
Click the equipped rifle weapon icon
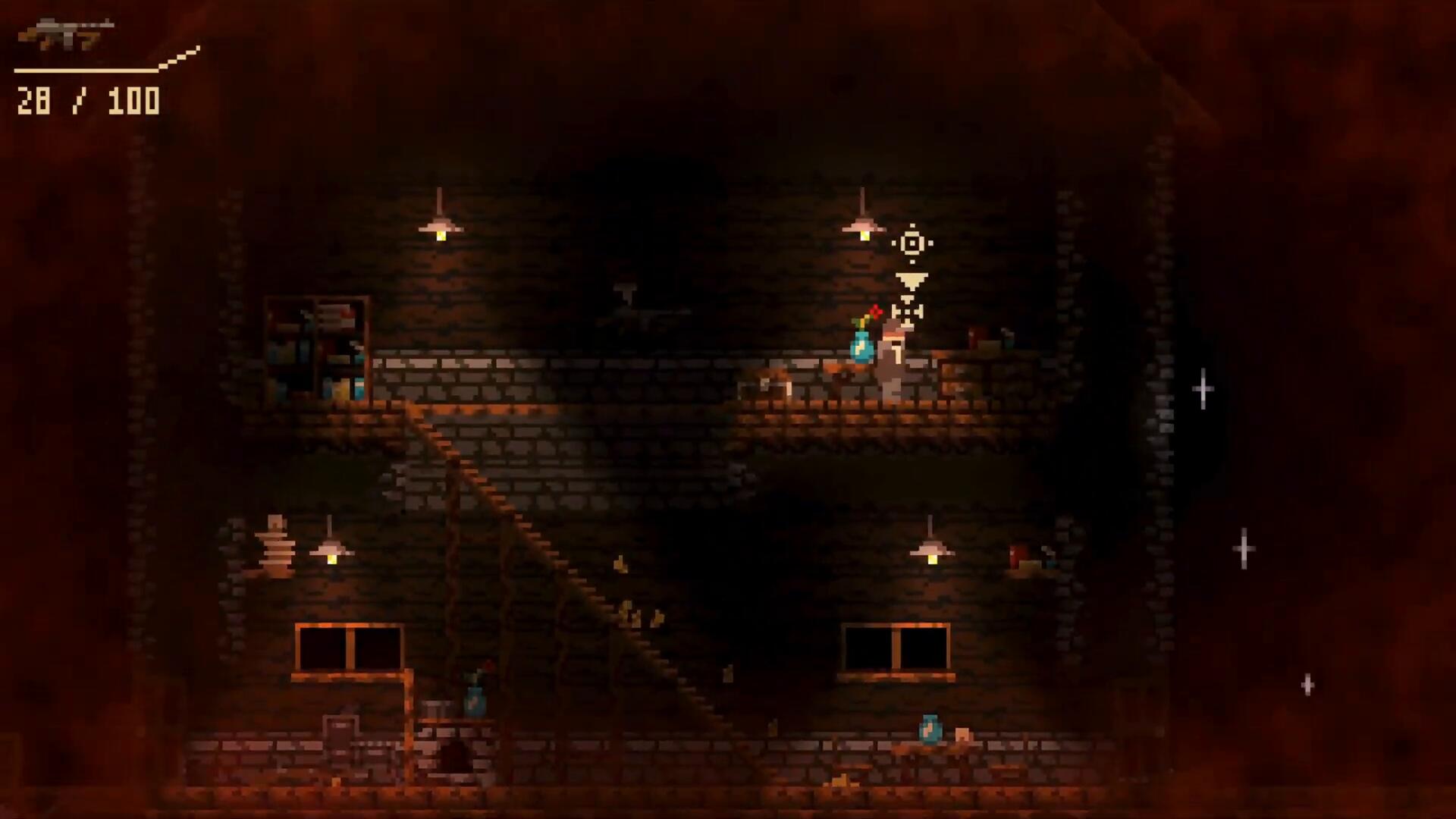67,34
